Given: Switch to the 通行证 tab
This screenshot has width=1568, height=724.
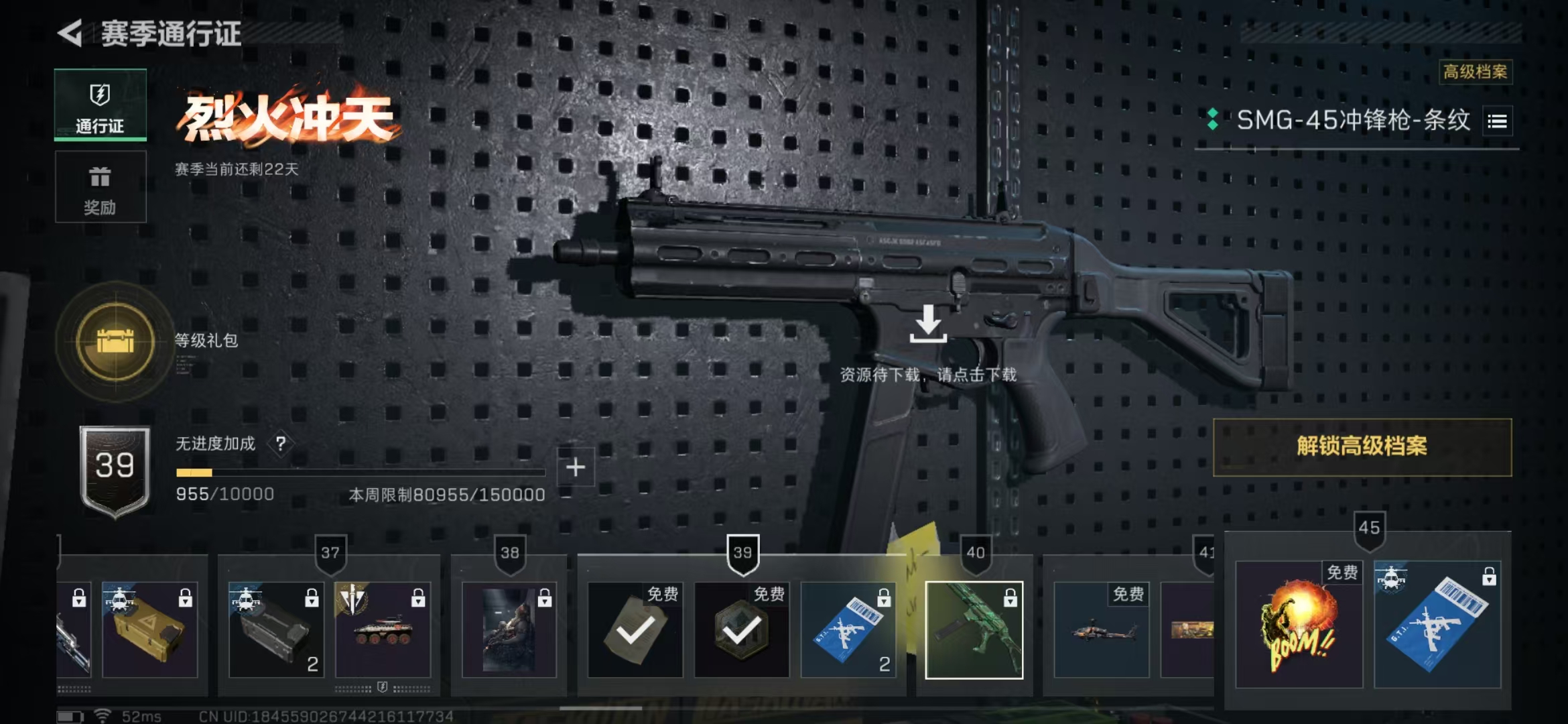Looking at the screenshot, I should (101, 105).
